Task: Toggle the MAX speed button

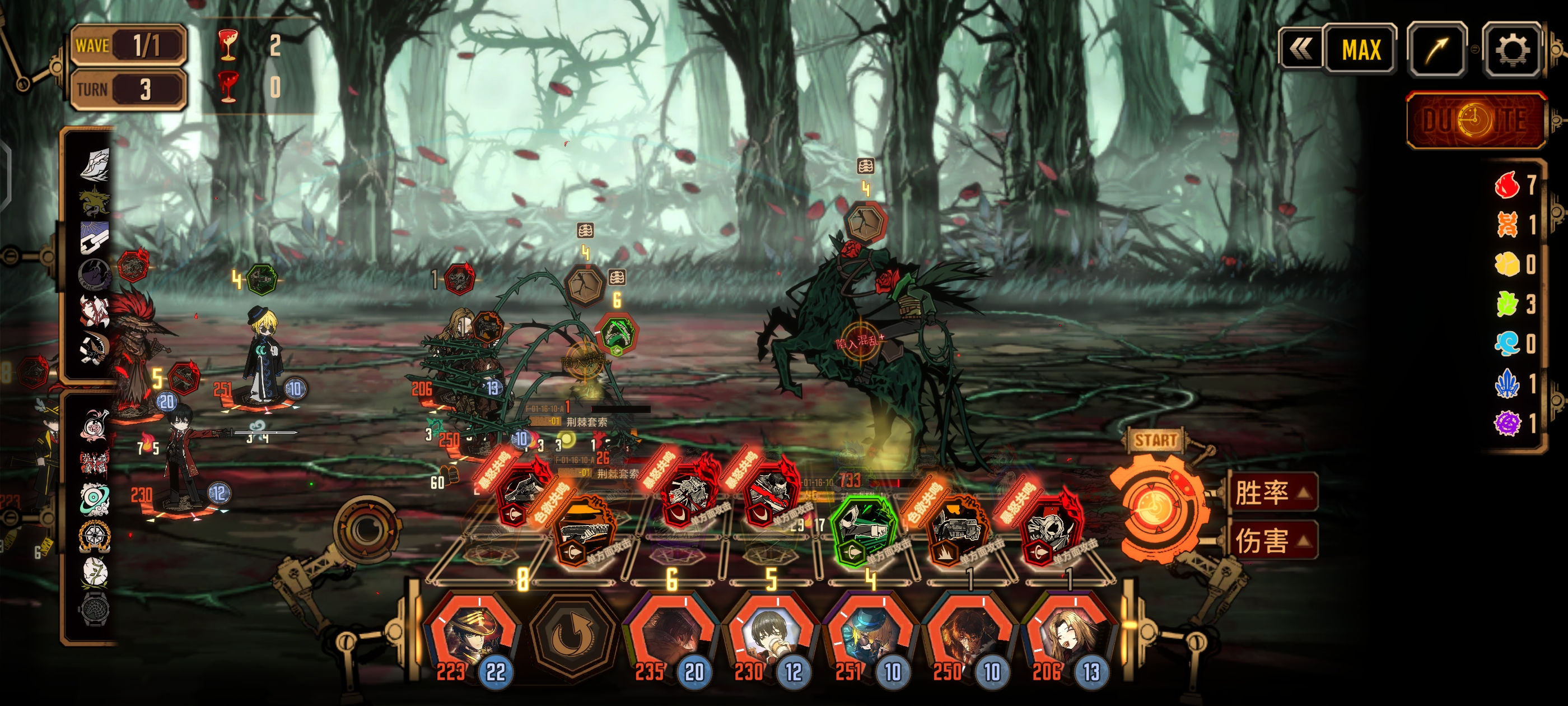Action: pos(1360,50)
